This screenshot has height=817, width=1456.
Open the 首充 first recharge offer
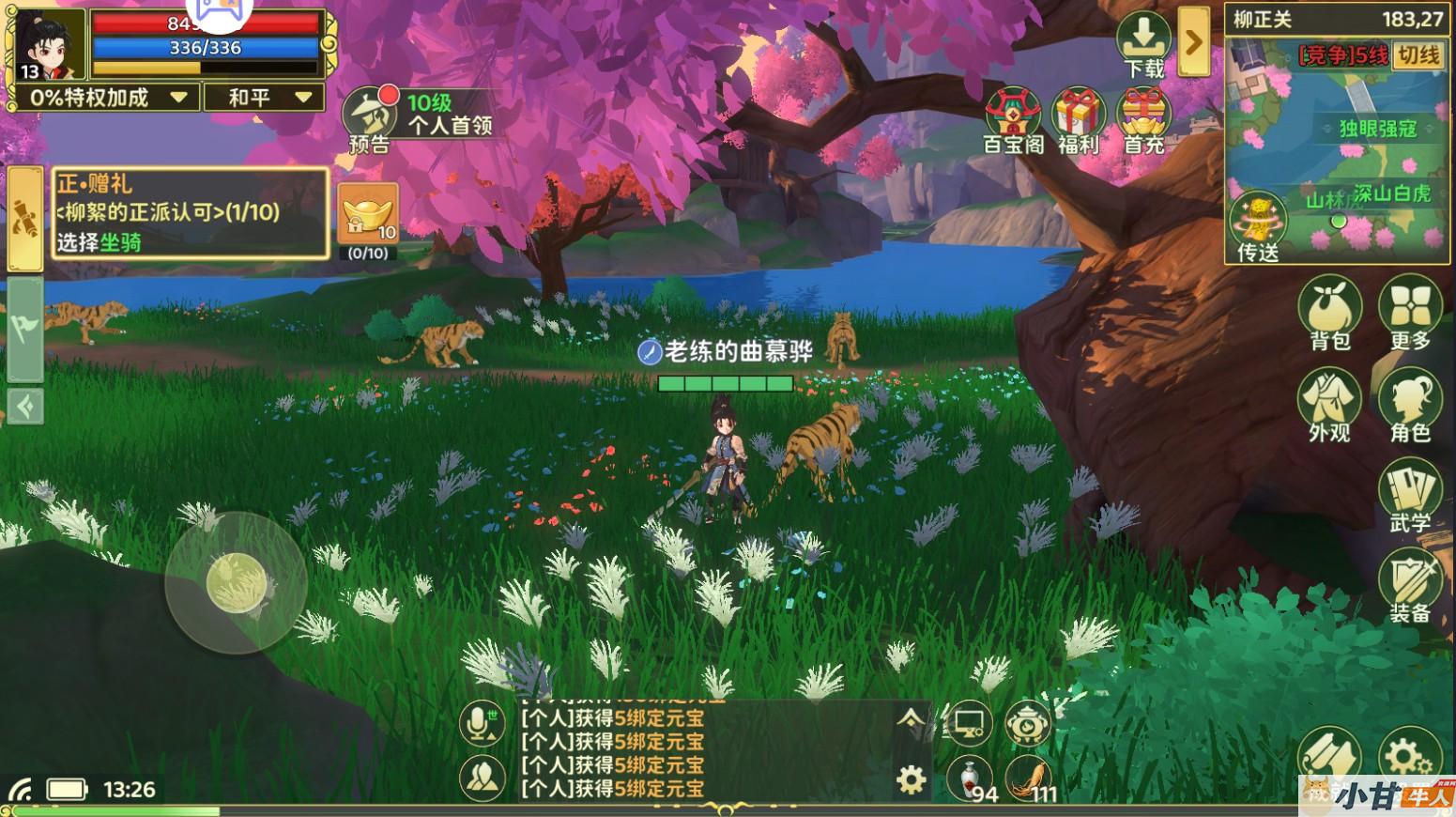[x=1143, y=120]
